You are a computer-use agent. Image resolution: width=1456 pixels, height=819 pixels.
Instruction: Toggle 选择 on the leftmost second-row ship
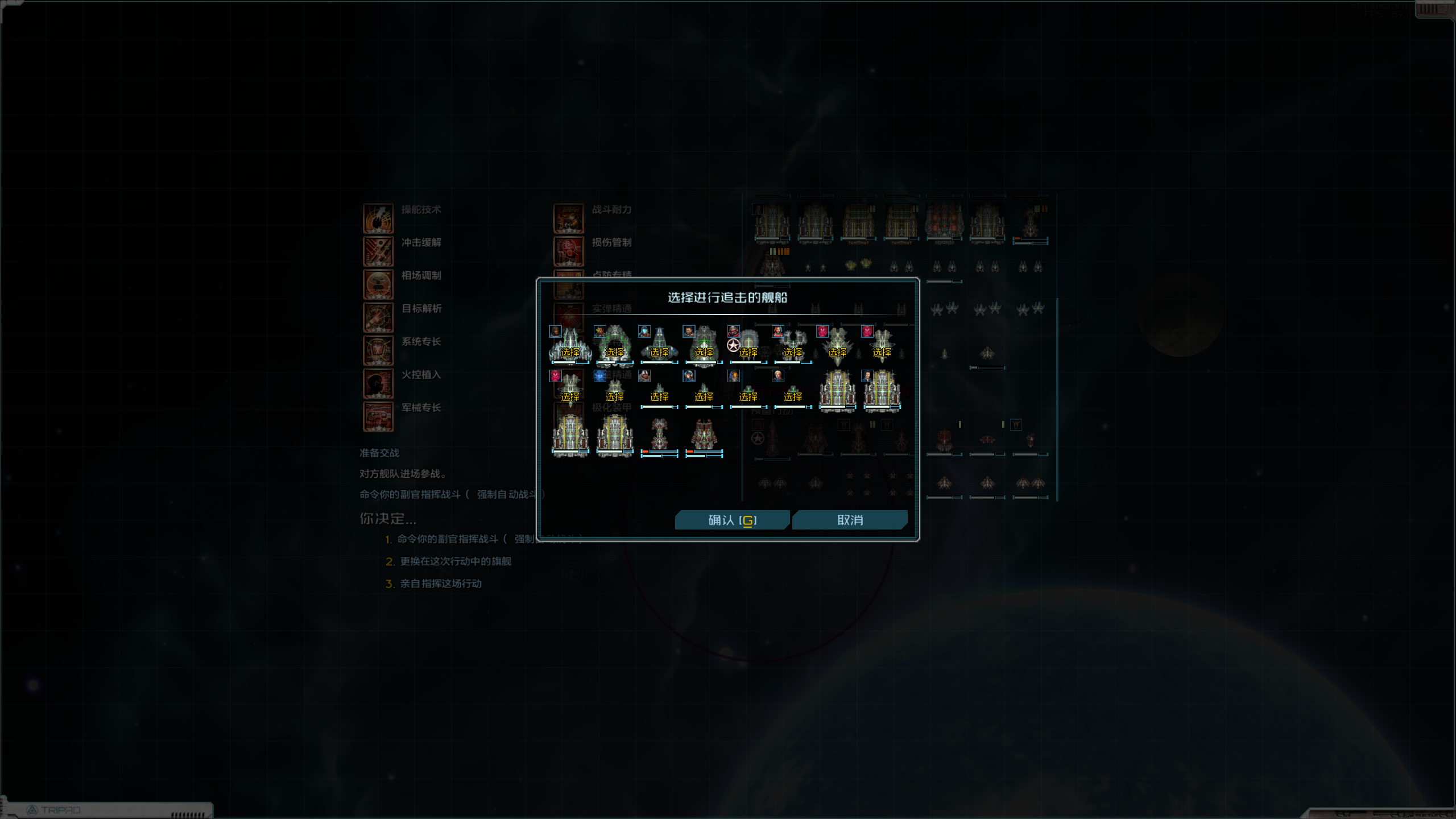[569, 397]
